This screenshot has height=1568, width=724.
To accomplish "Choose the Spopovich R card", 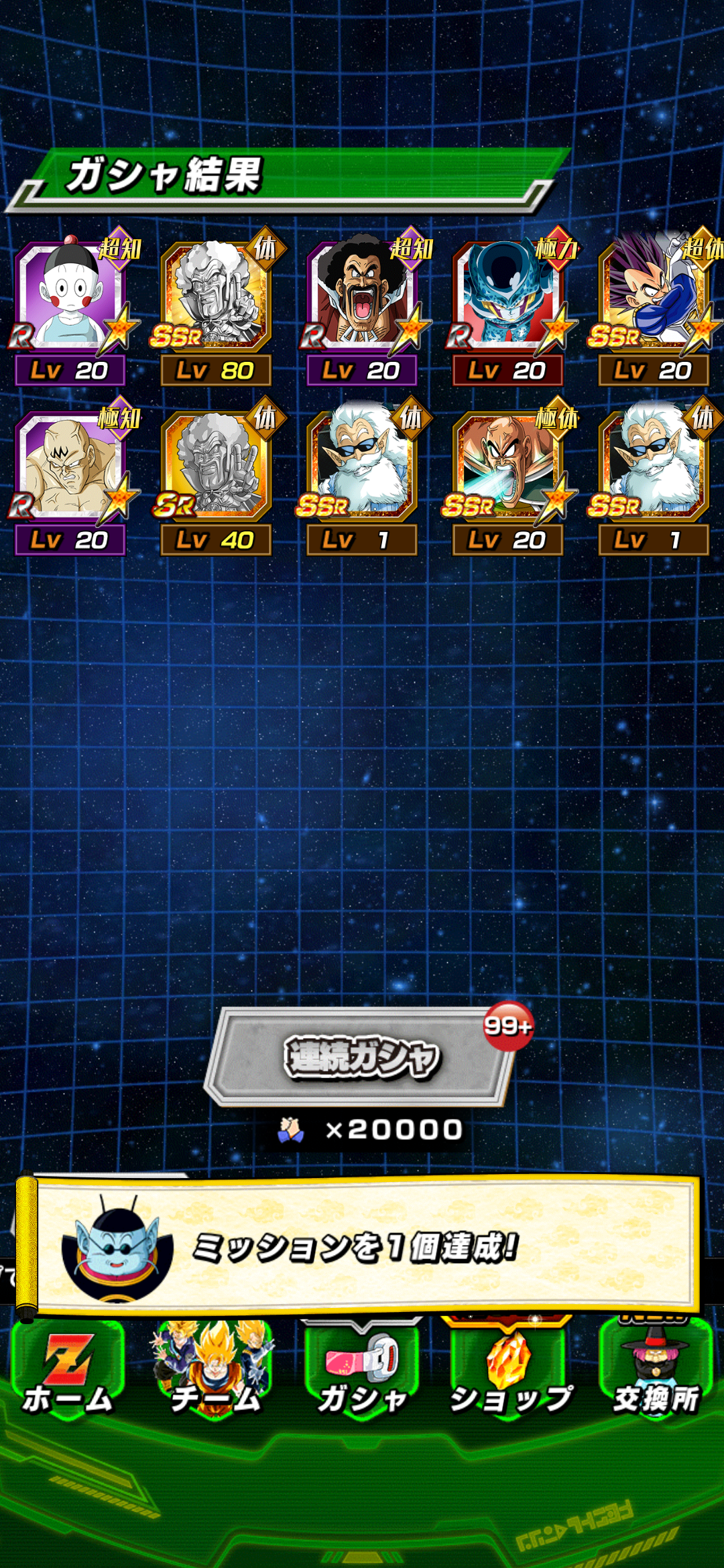I will click(70, 466).
